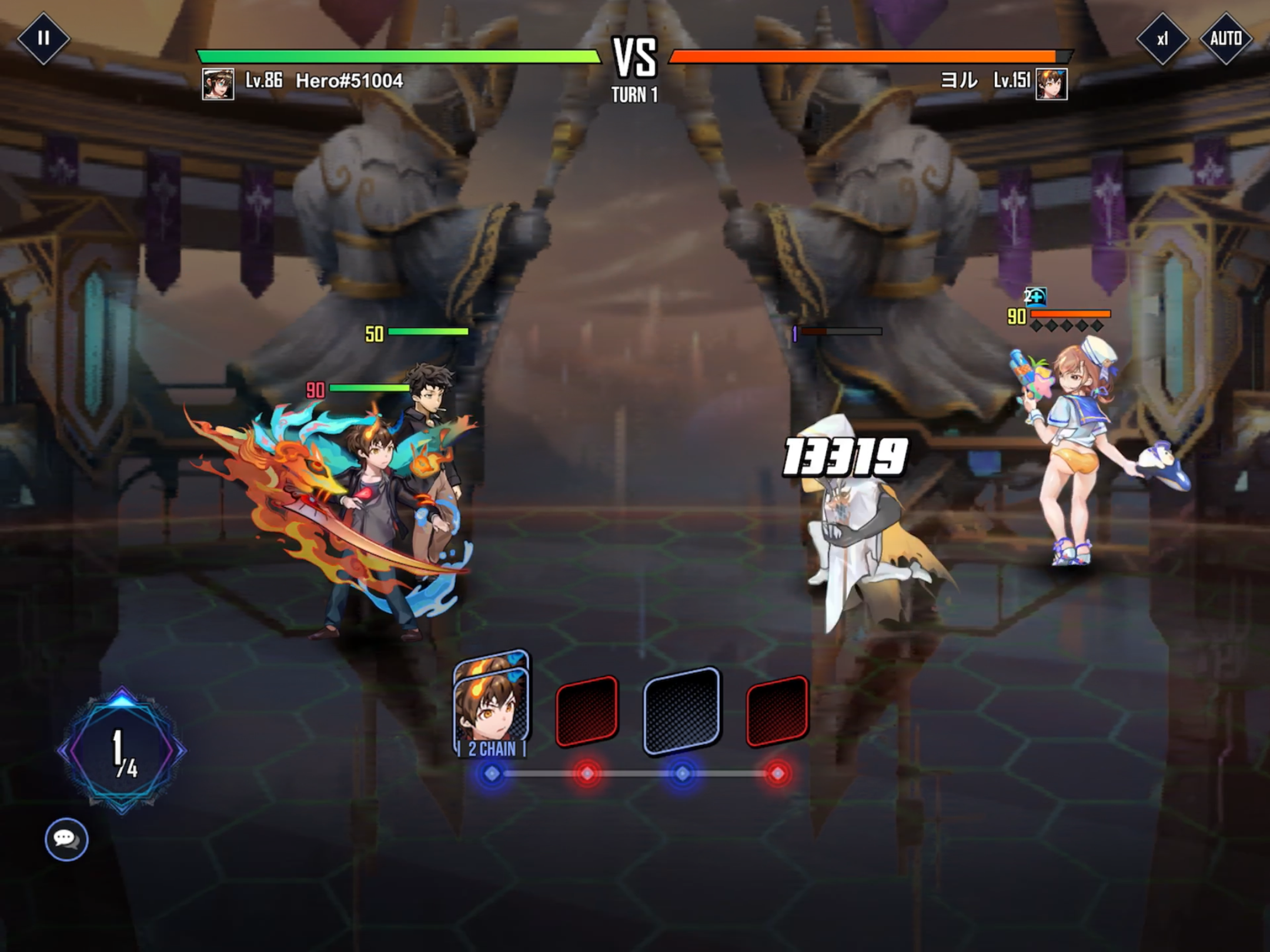
Task: Toggle the x1 battle speed
Action: pyautogui.click(x=1162, y=39)
